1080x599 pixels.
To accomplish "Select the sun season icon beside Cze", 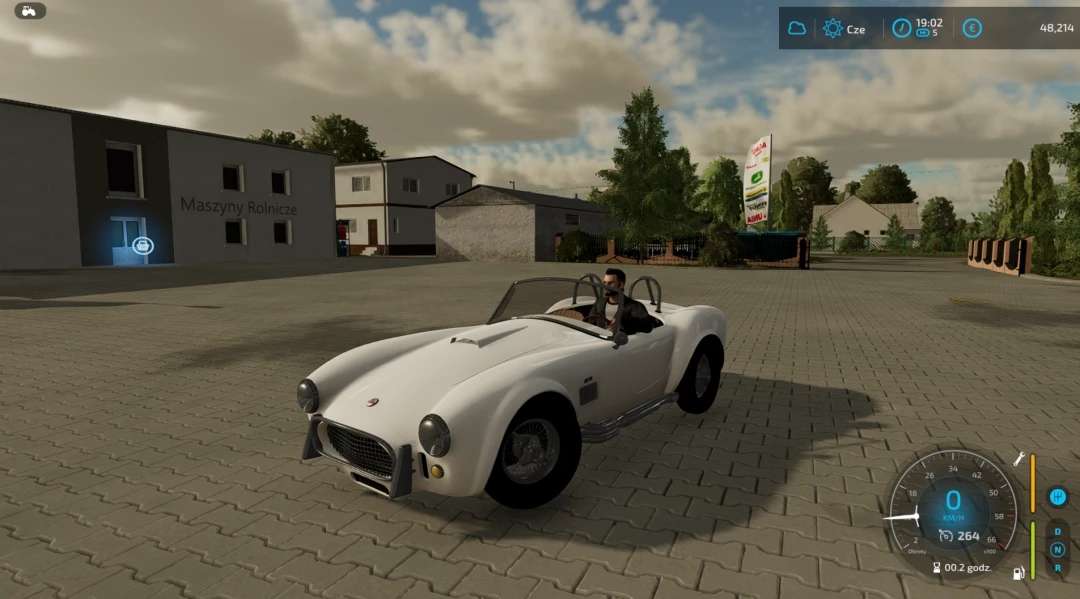I will click(x=832, y=28).
